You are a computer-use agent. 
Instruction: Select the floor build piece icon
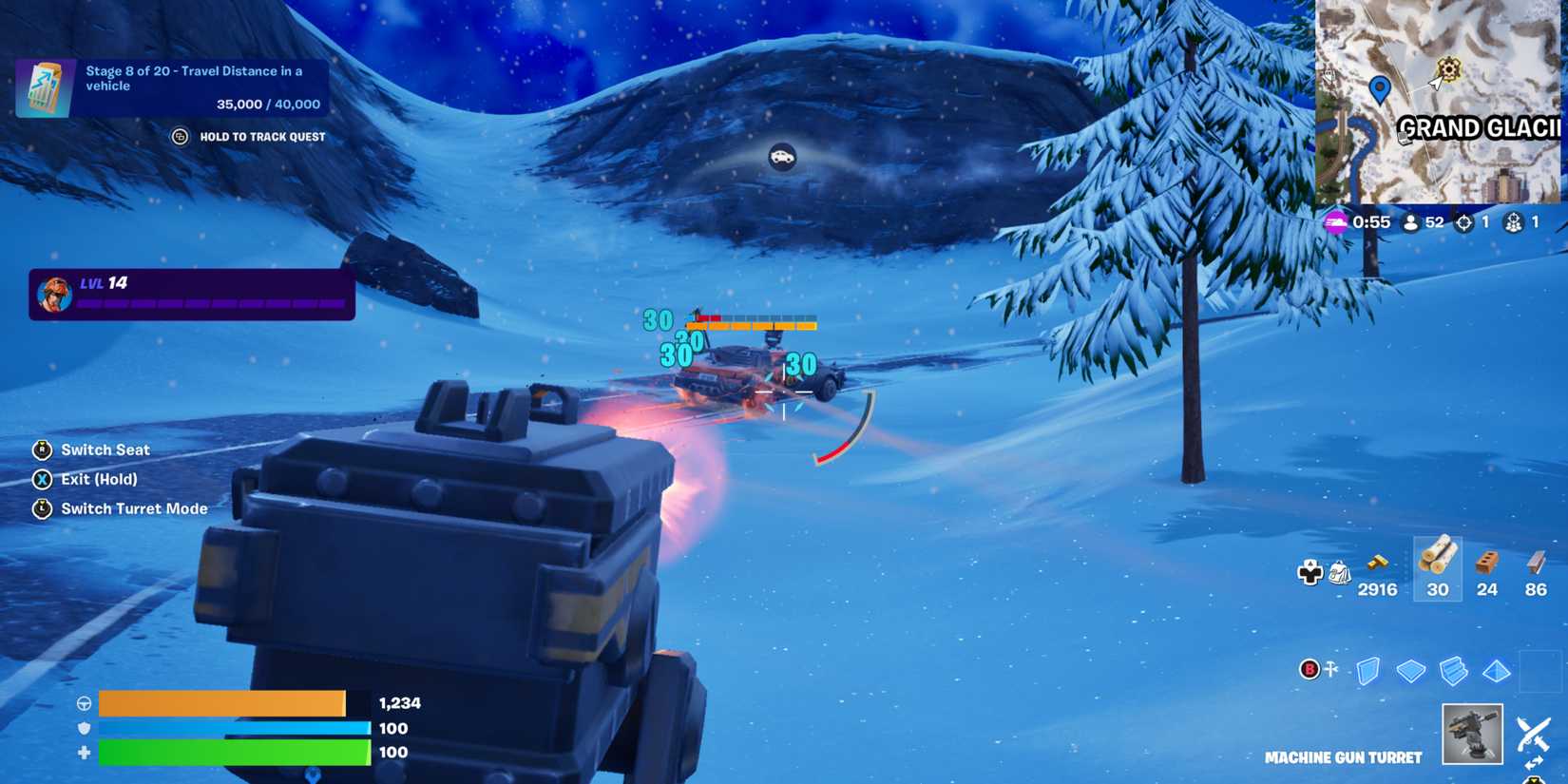point(1411,671)
